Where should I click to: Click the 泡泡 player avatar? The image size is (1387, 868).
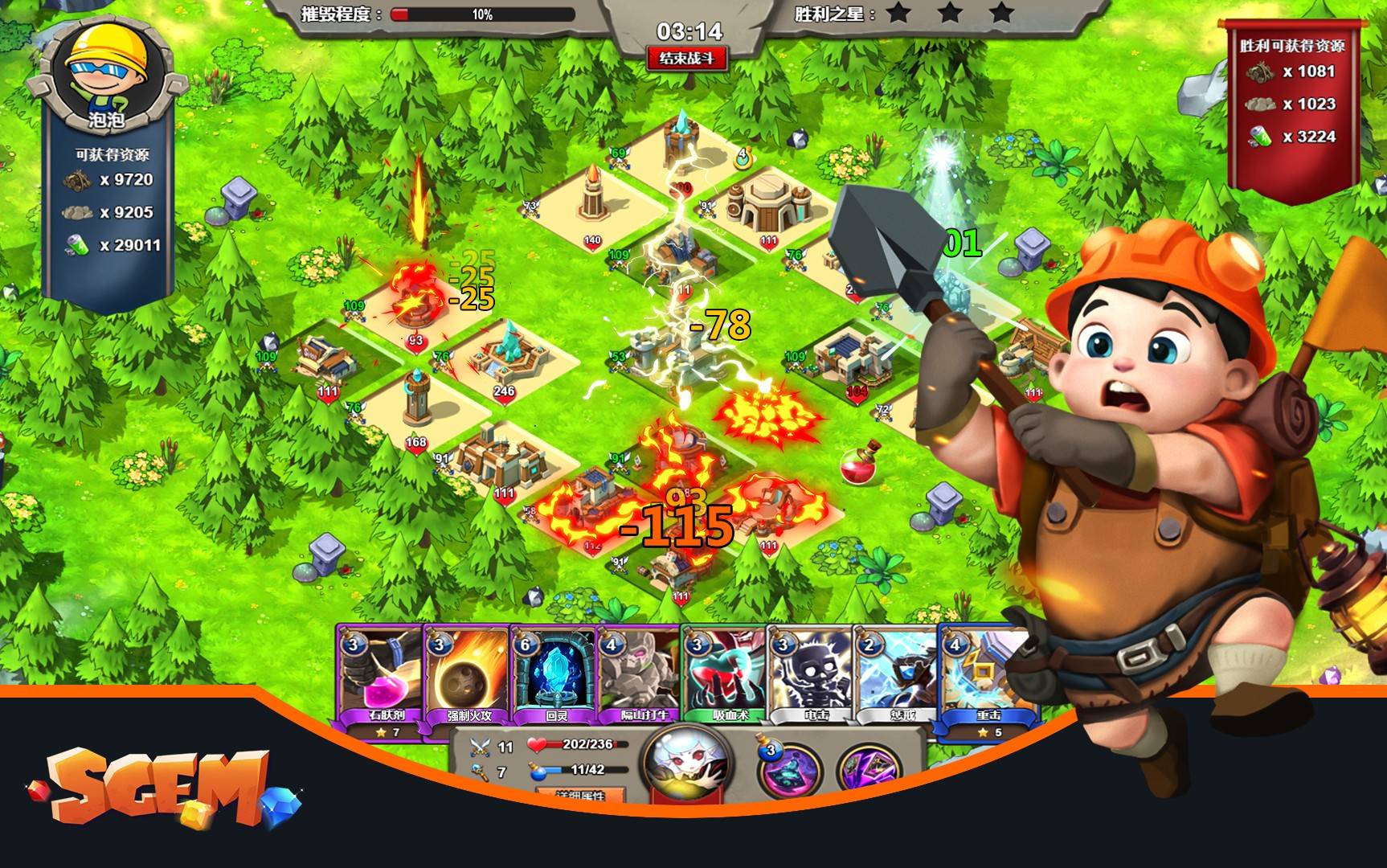(x=107, y=72)
